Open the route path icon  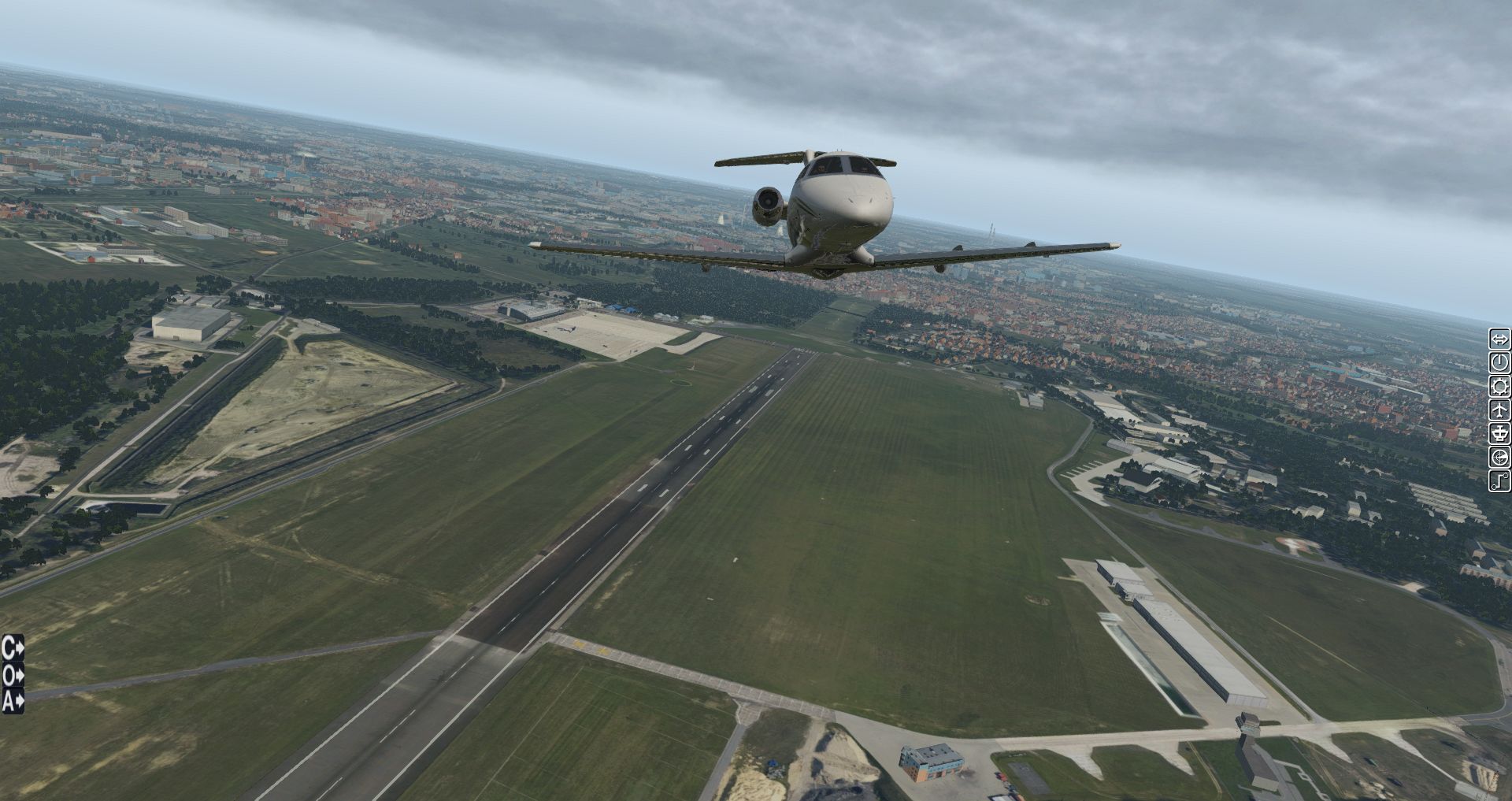click(1499, 480)
